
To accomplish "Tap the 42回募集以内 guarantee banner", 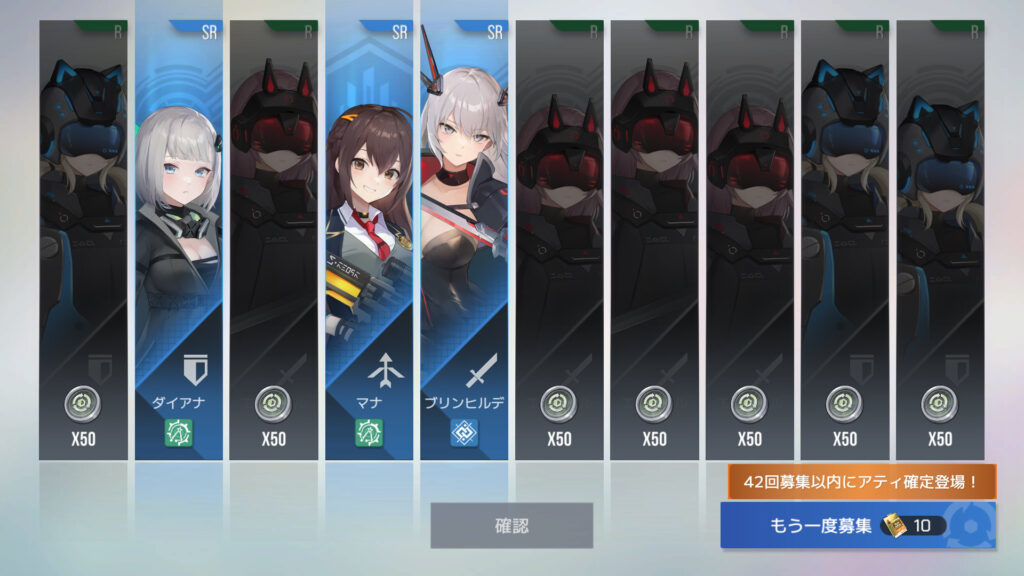I will click(862, 481).
